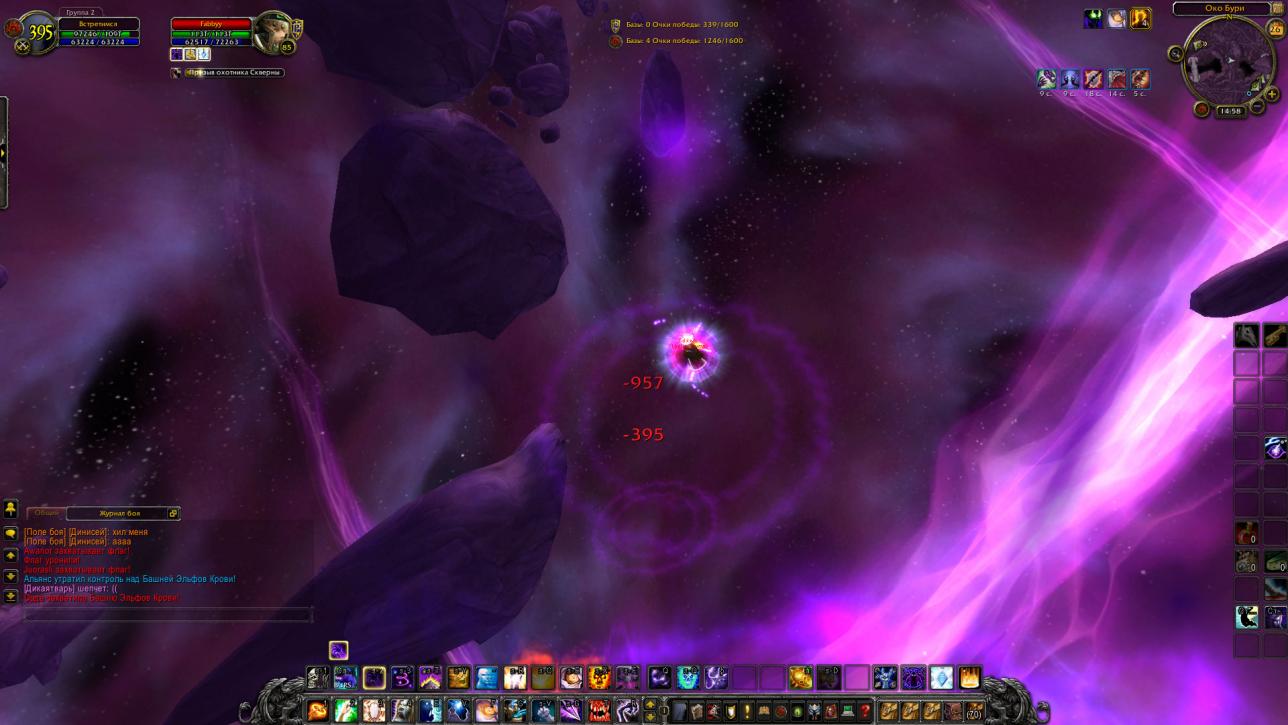Zoom in the minimap with the plus button

click(x=1272, y=94)
